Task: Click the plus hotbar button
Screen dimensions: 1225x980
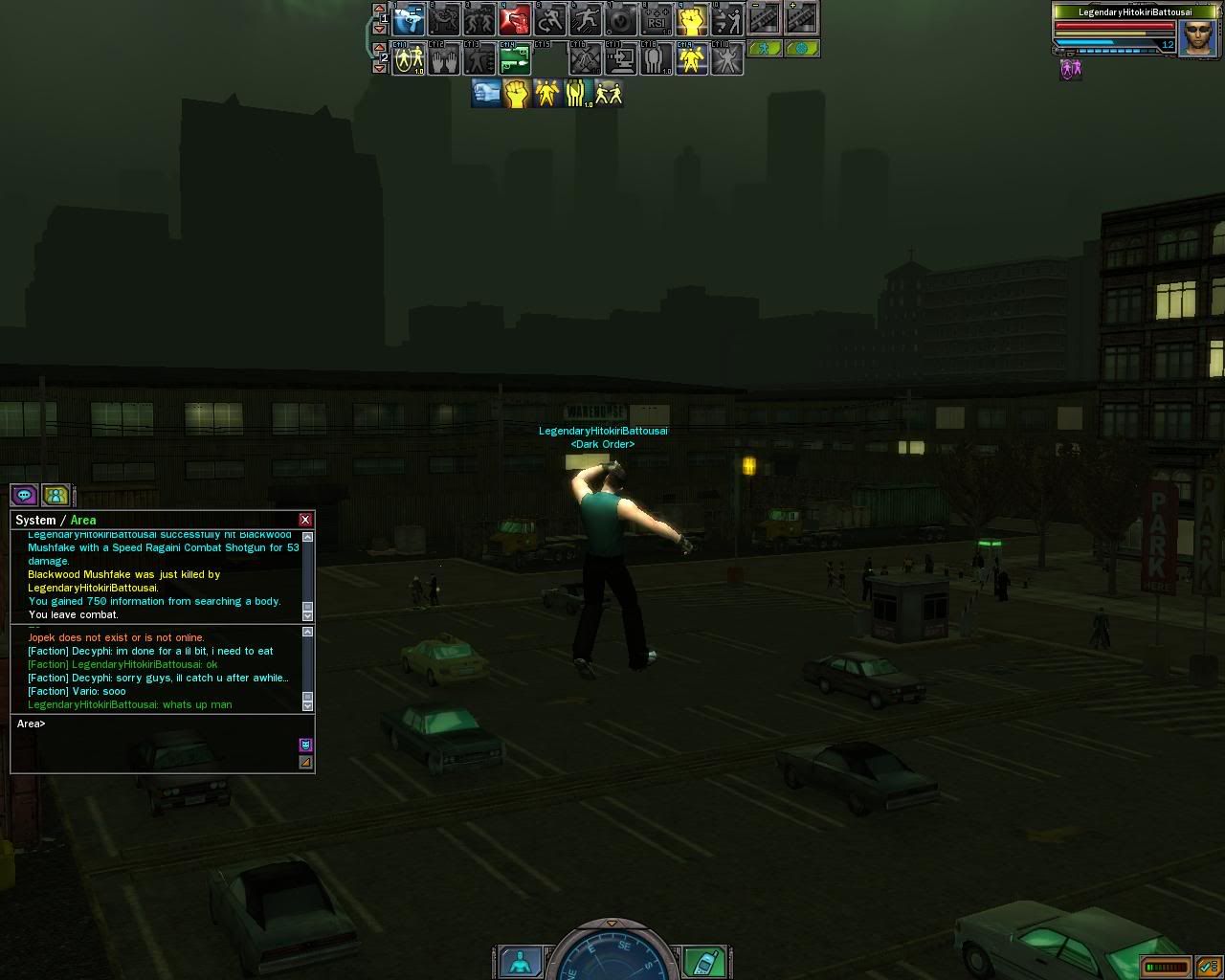Action: tap(800, 17)
